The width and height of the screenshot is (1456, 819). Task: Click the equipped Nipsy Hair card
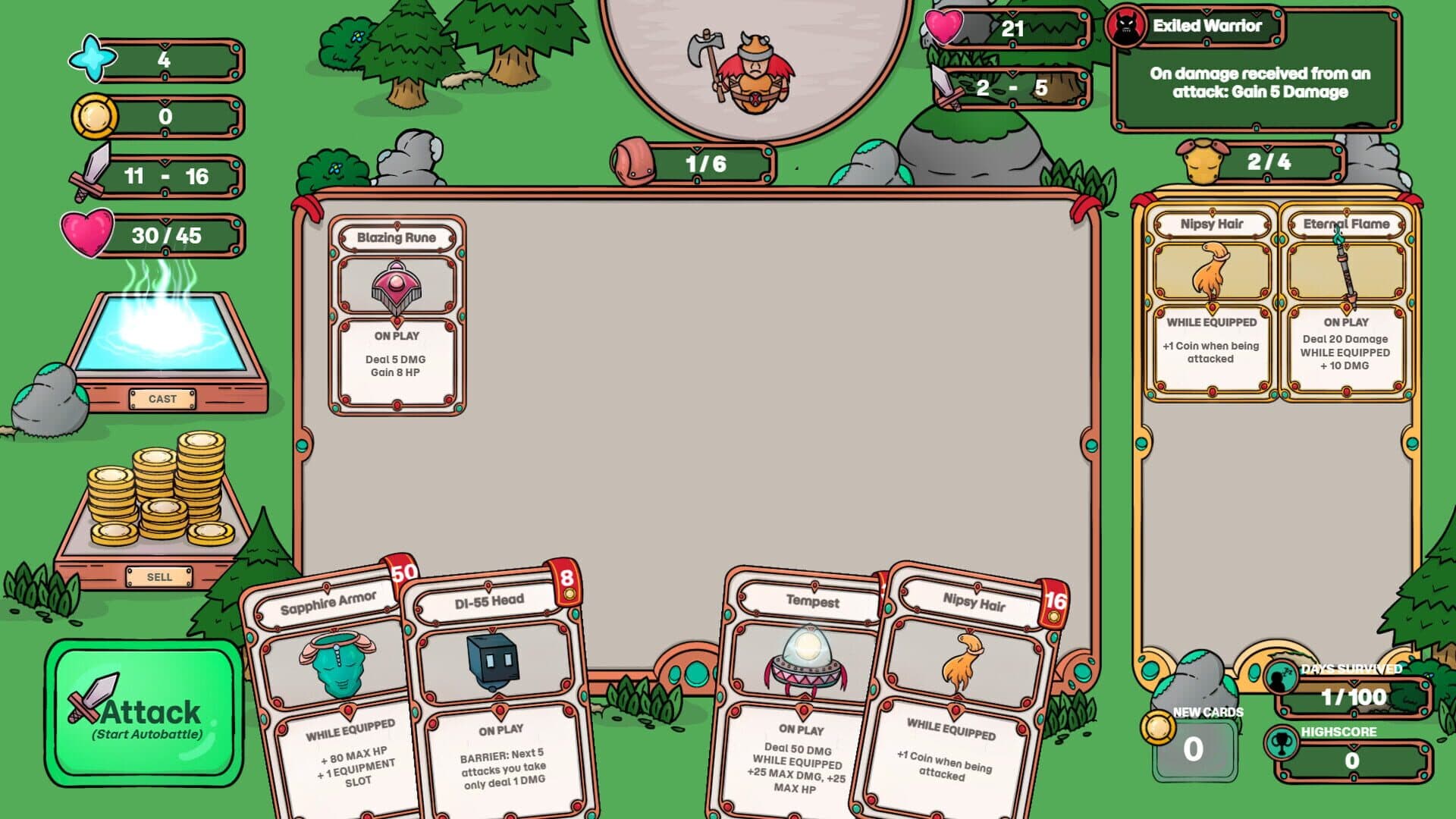tap(1211, 303)
